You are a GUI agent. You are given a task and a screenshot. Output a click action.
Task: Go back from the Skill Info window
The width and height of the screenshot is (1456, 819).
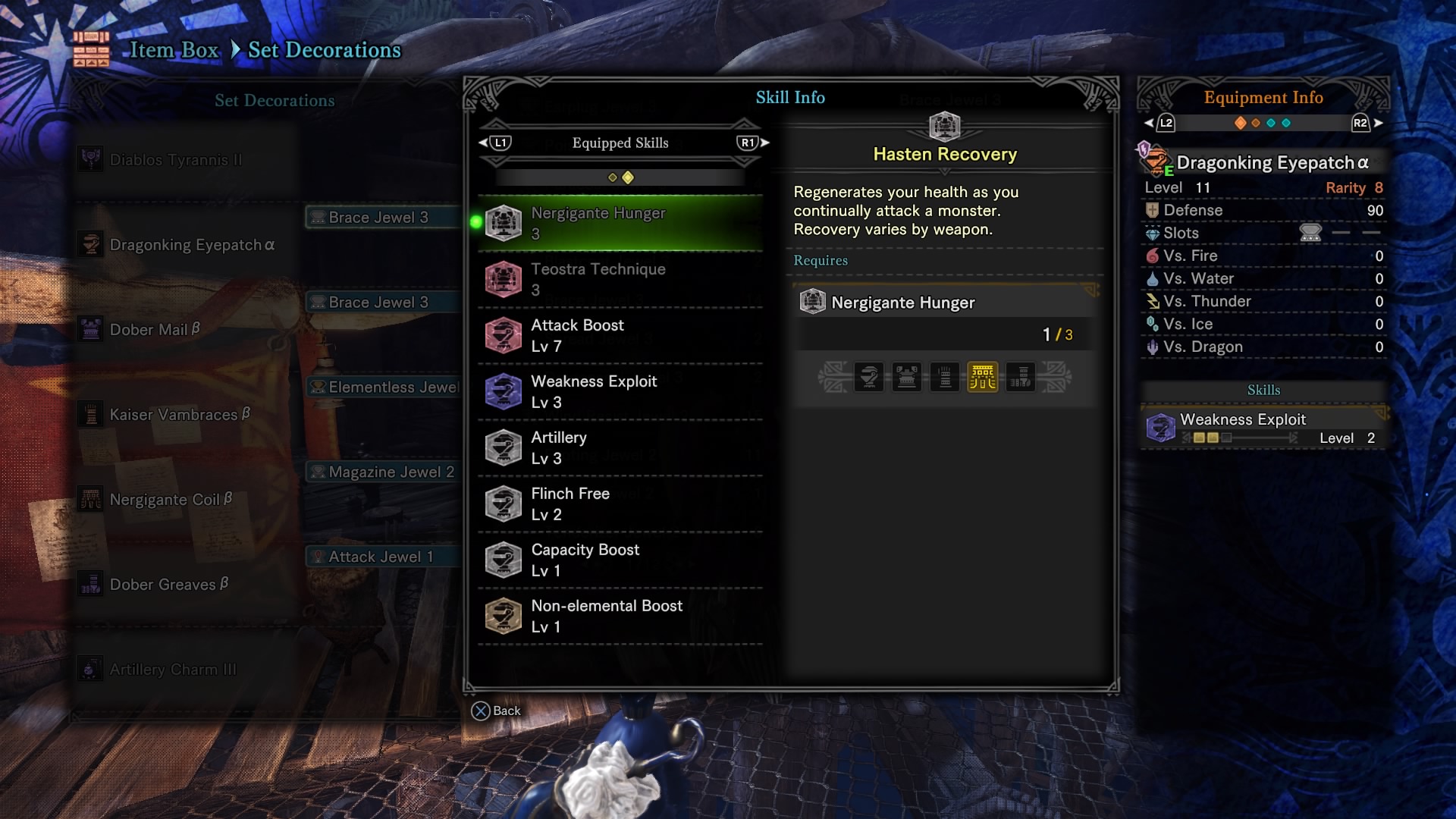point(497,711)
